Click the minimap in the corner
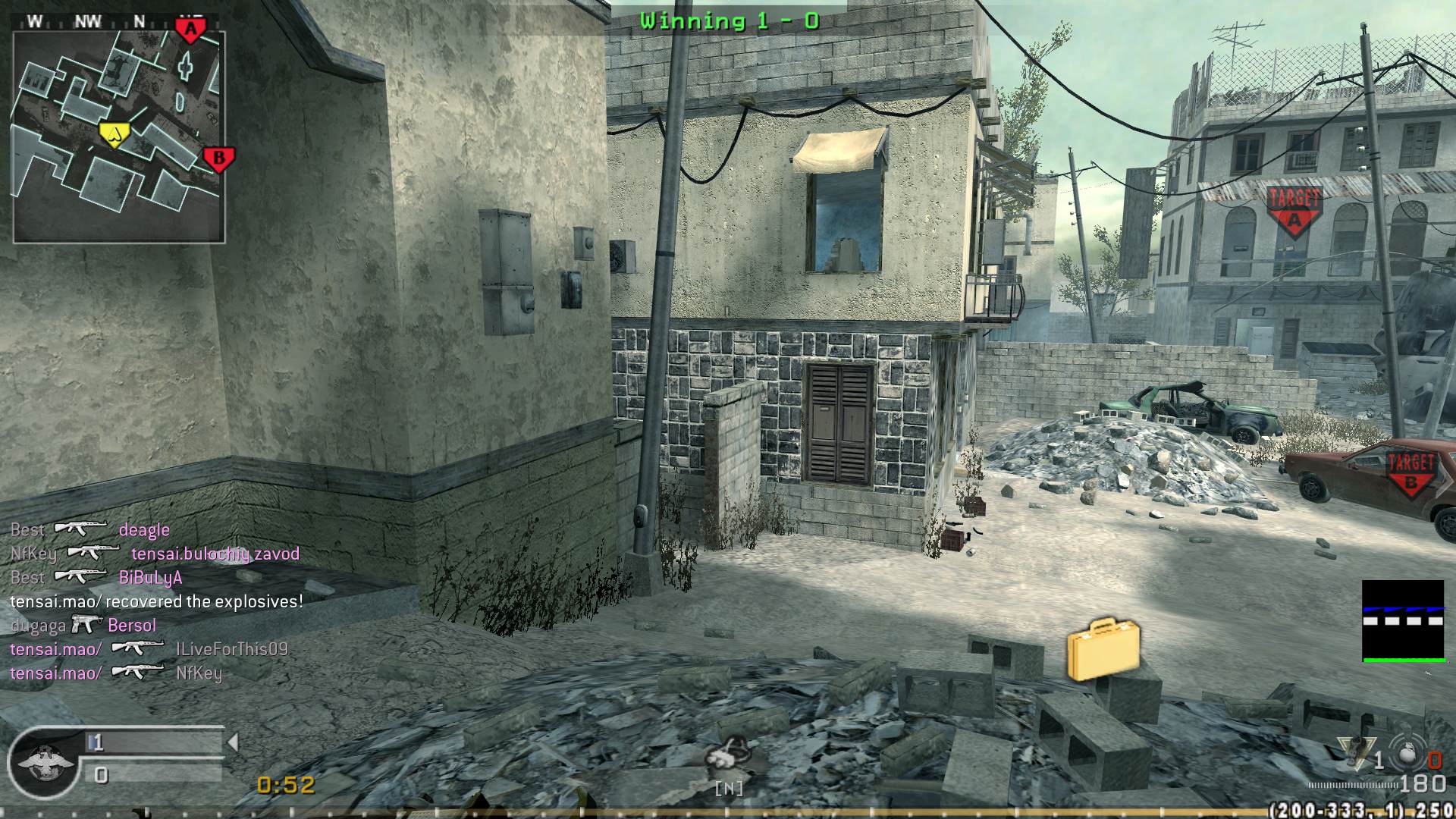1456x819 pixels. click(119, 136)
